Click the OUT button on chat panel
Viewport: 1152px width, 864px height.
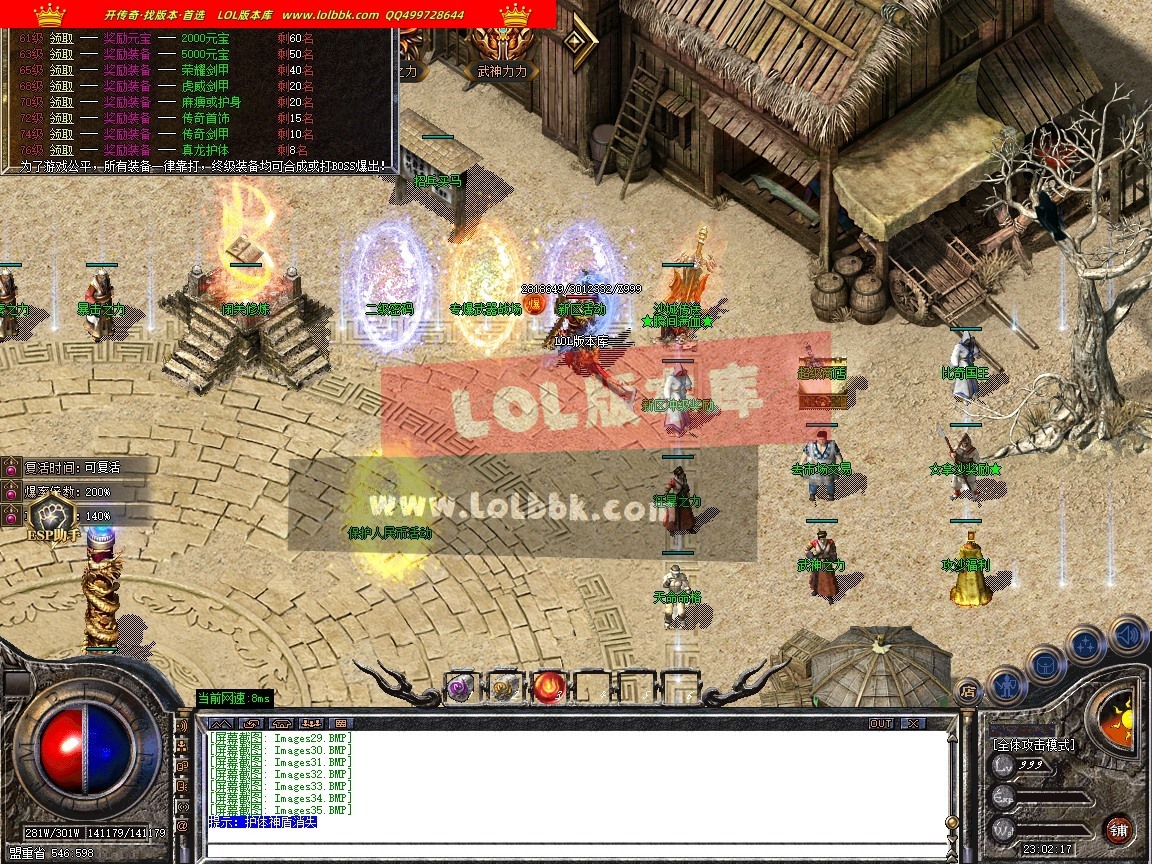tap(880, 723)
